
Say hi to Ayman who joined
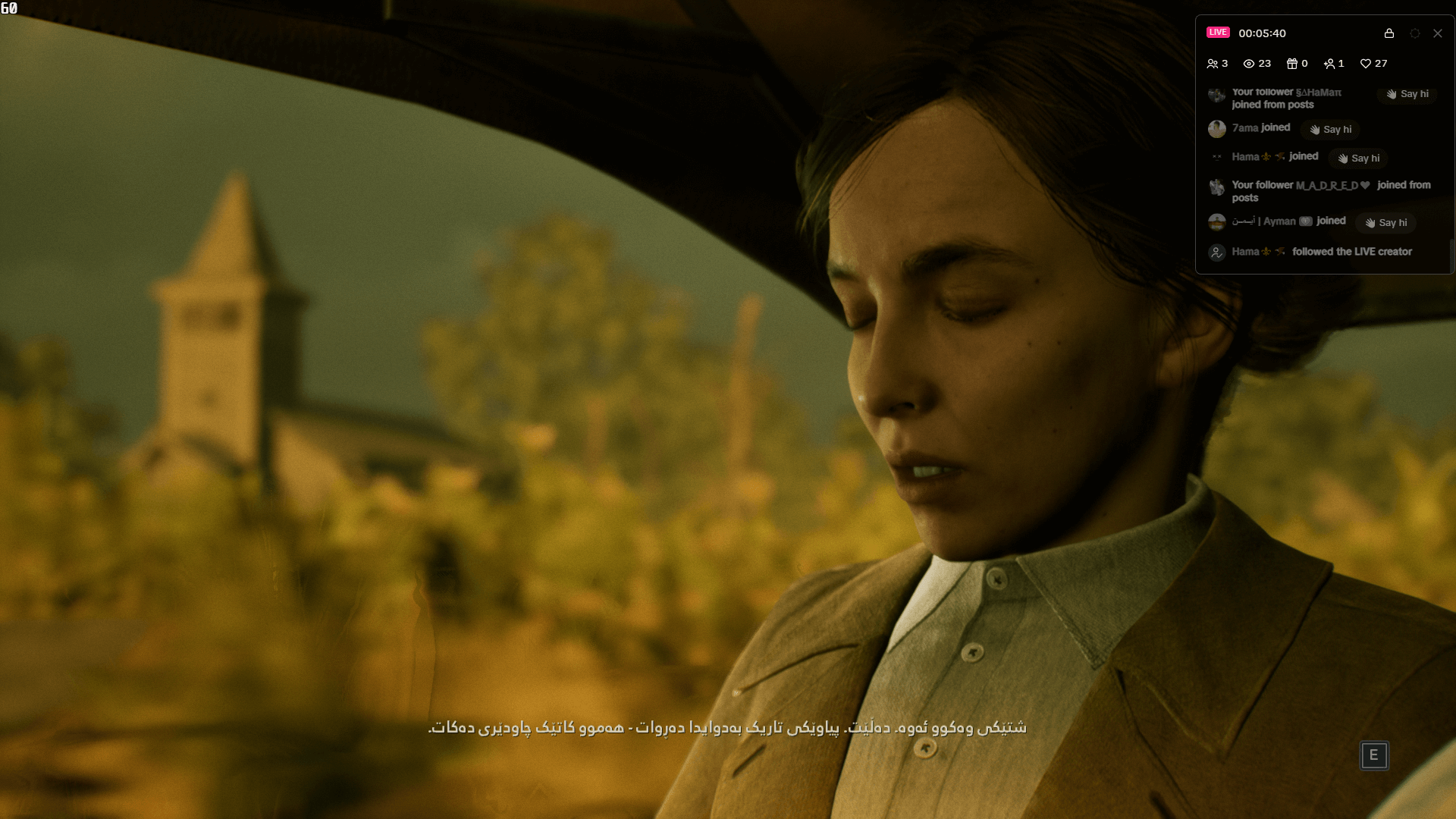tap(1385, 222)
